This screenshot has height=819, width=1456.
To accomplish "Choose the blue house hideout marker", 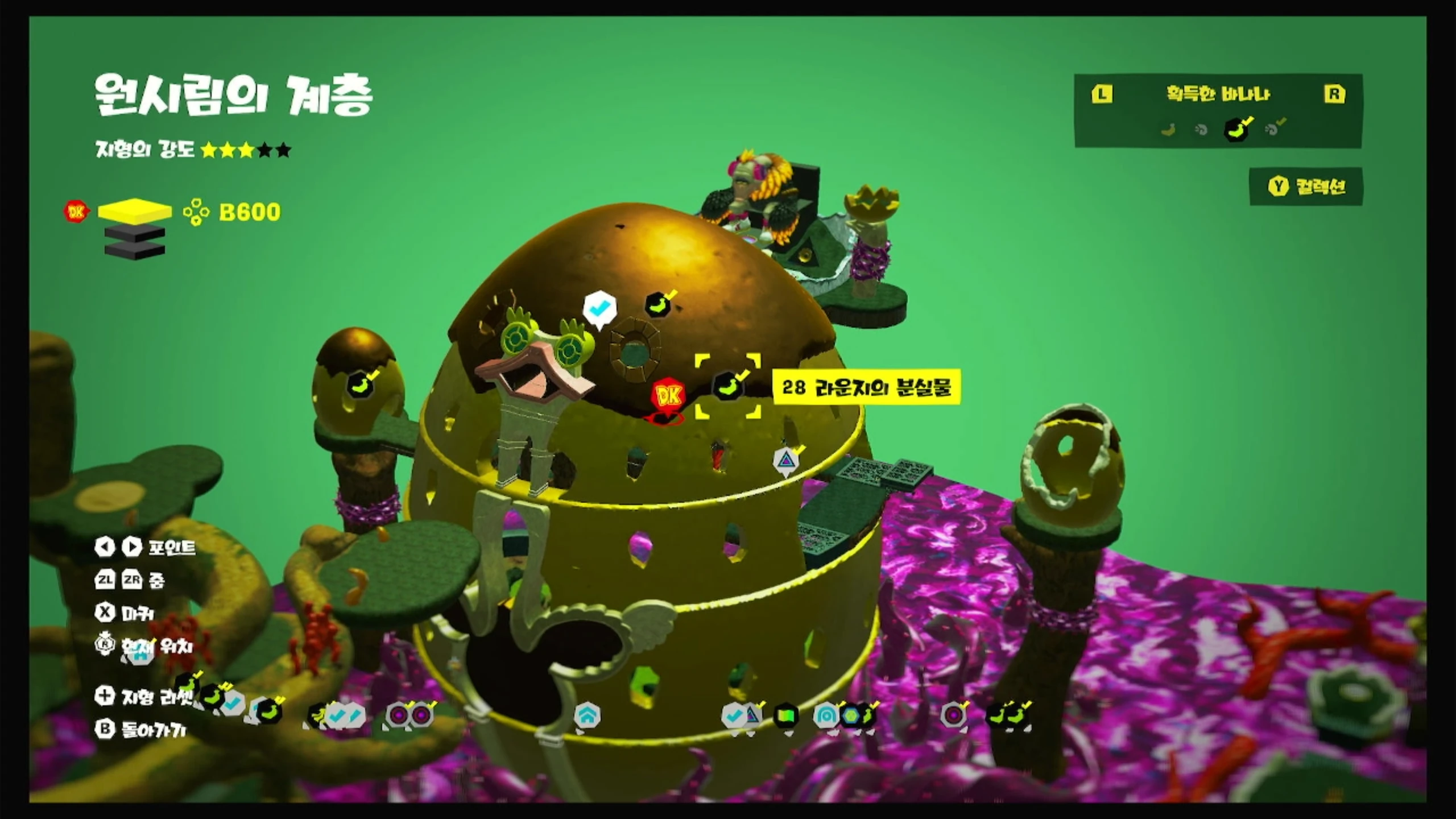I will 587,715.
